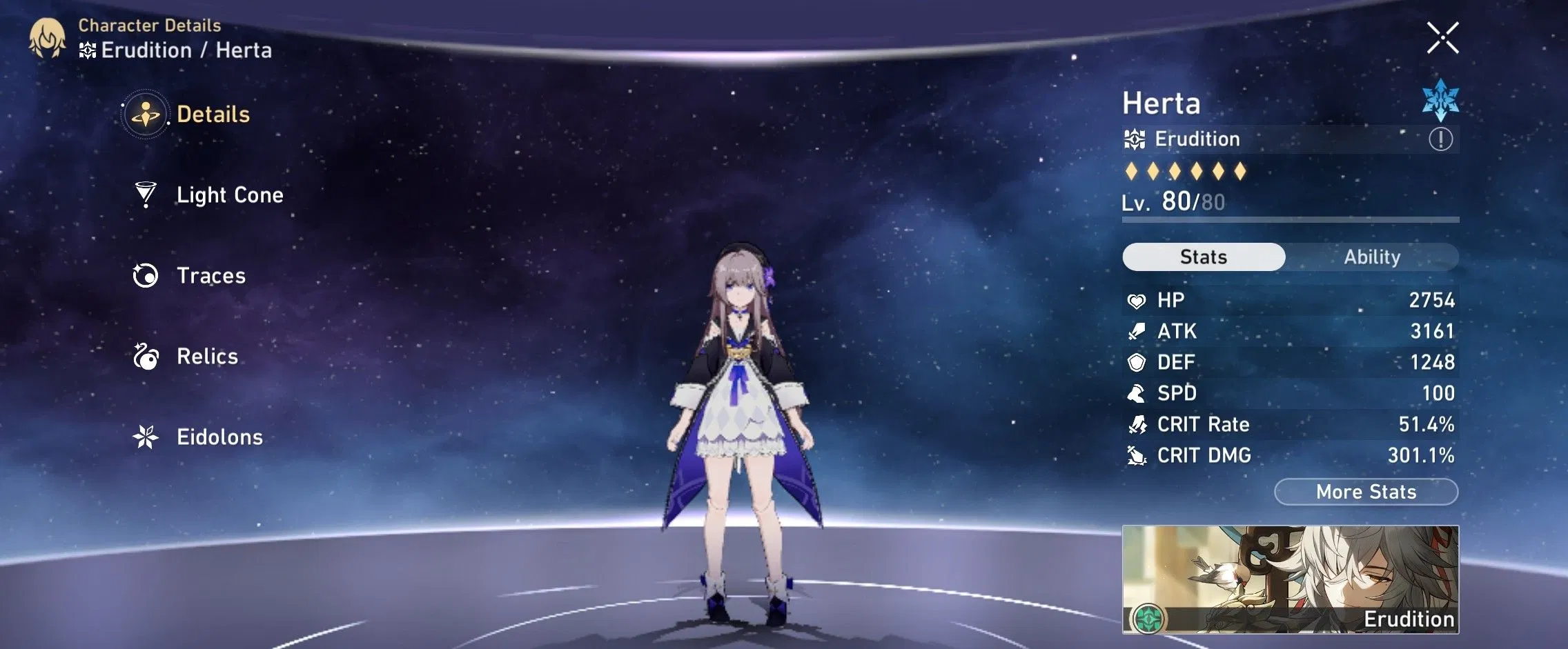Click the ATK sword icon

pos(1137,331)
